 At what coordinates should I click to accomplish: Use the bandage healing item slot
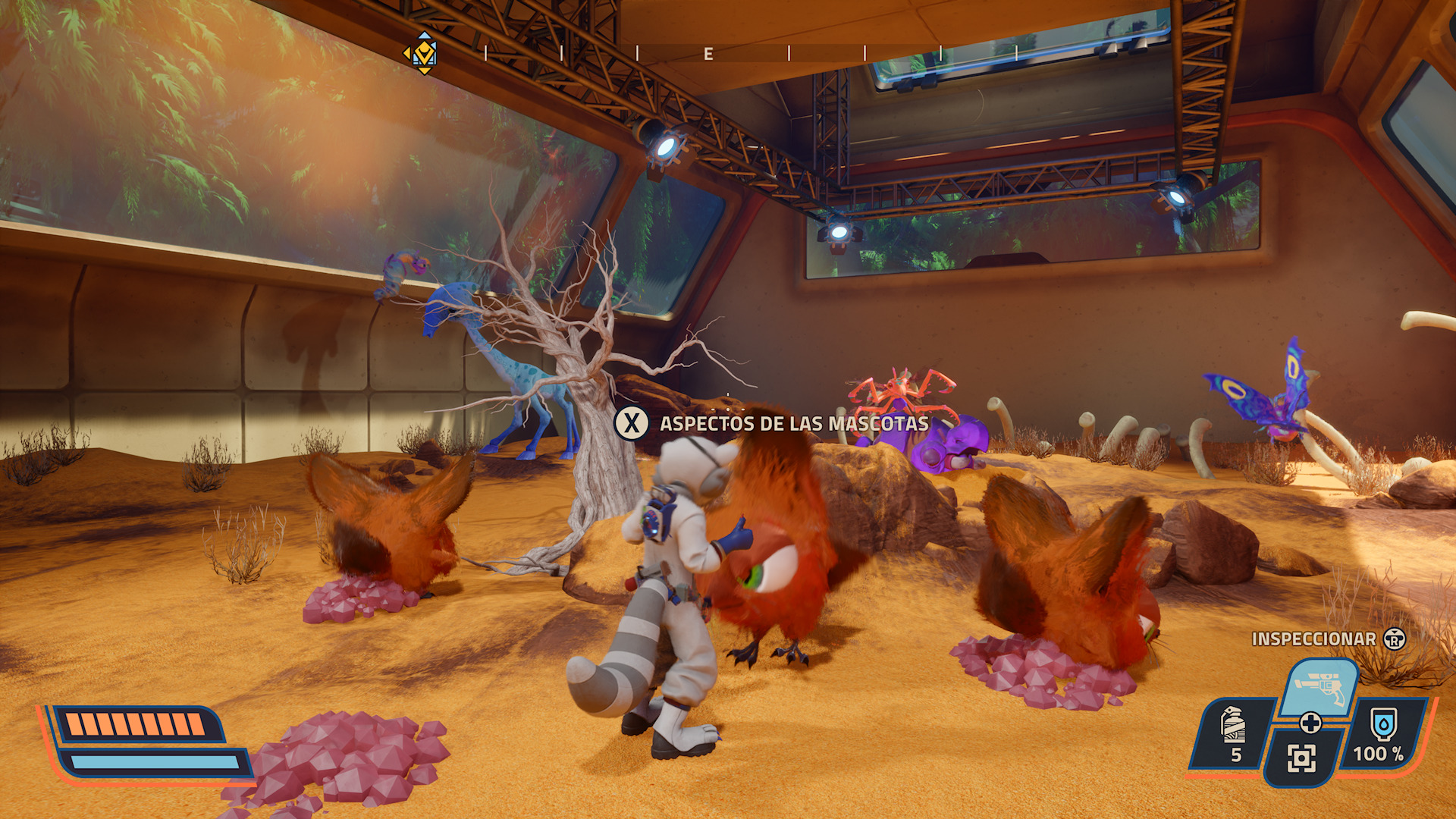[1234, 733]
